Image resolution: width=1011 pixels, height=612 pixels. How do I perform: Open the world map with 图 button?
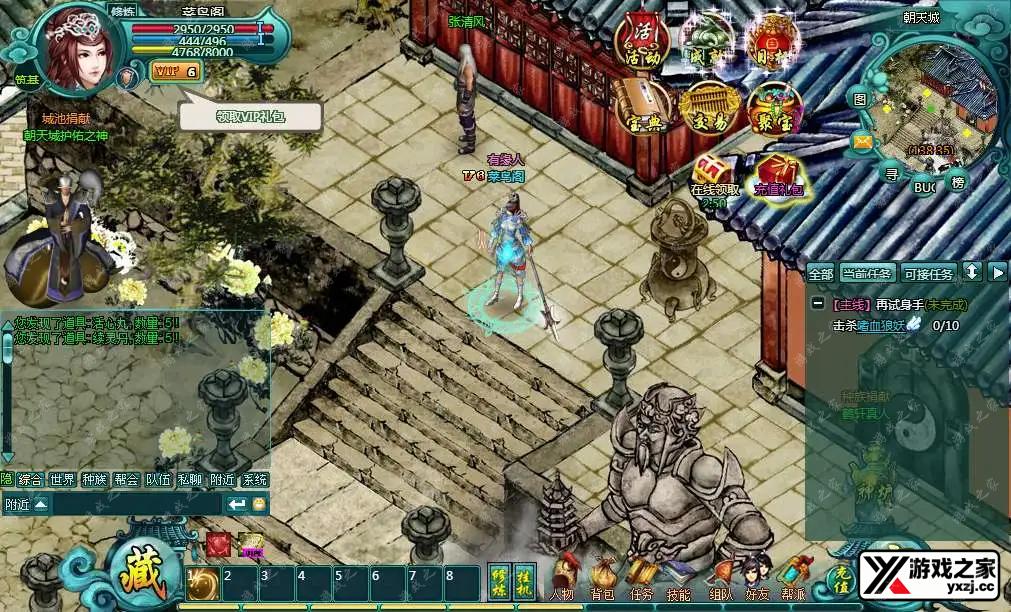pos(860,98)
